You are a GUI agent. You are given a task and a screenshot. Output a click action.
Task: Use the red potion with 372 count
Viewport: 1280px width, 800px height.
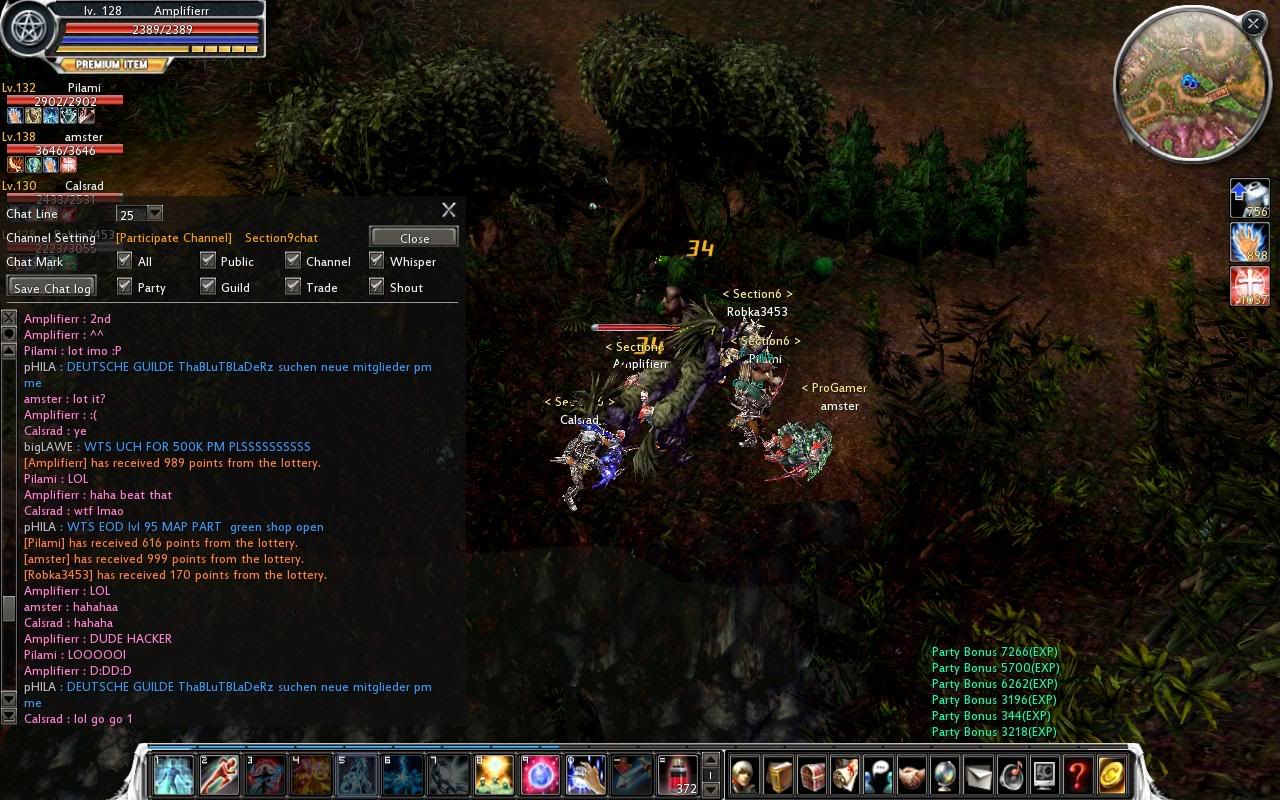tap(678, 775)
